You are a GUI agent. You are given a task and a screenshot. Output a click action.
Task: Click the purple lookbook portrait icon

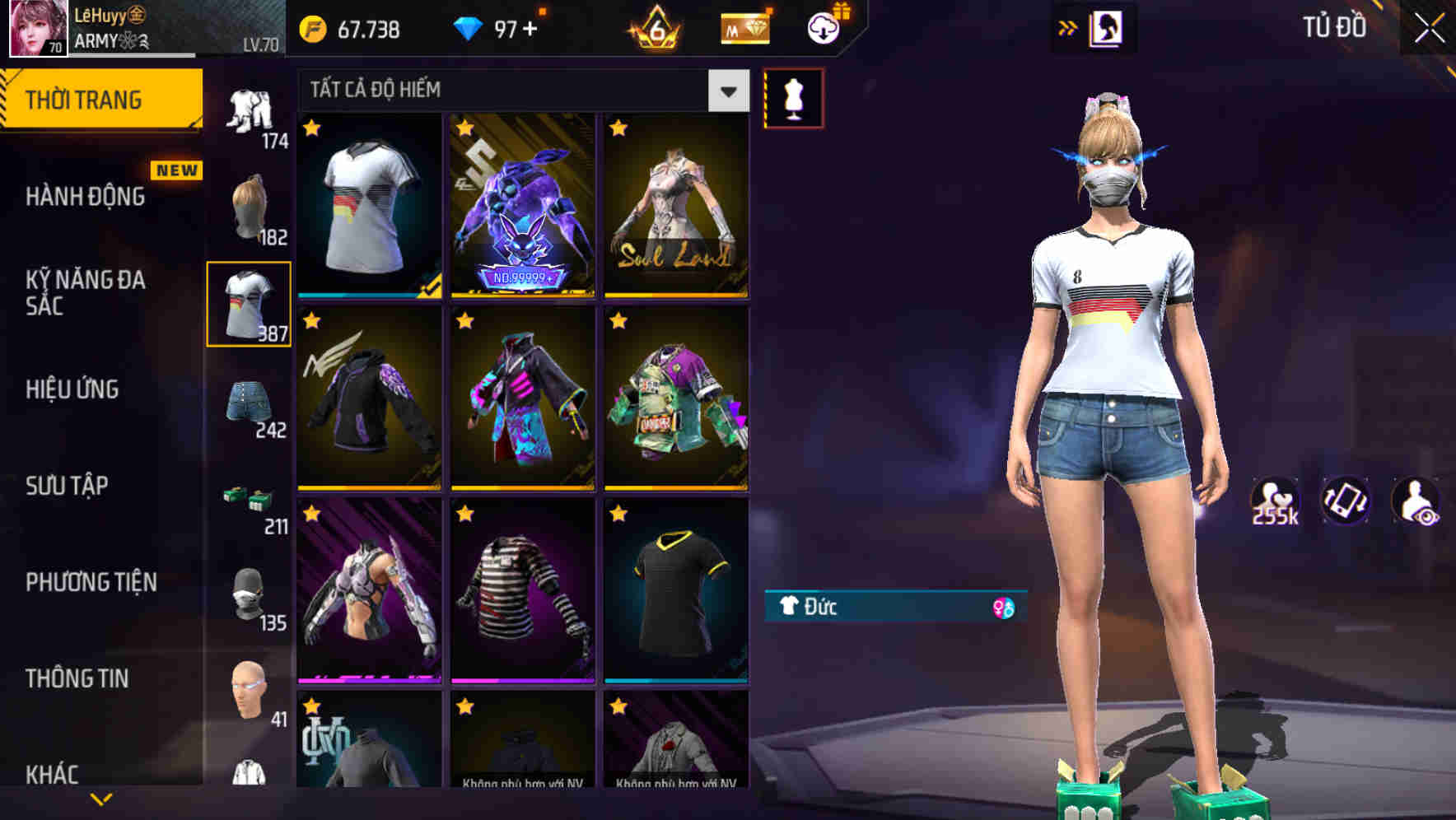tap(1108, 25)
